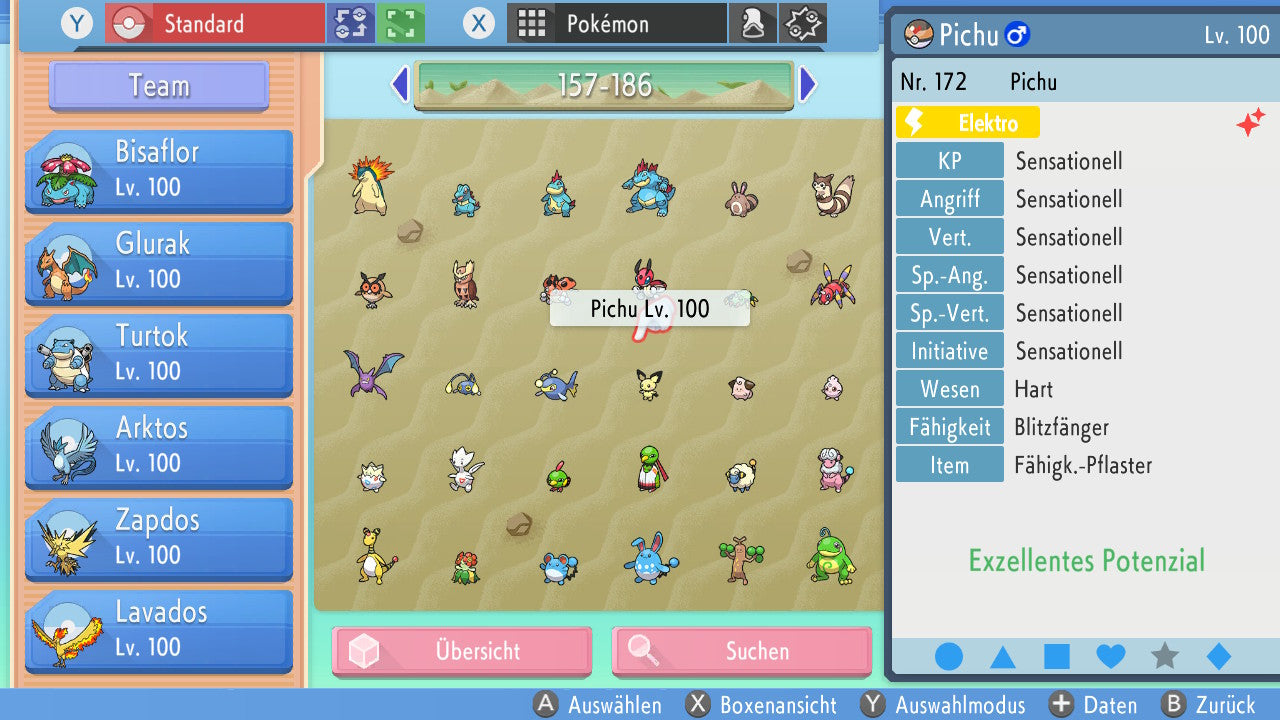
Task: Toggle the blue circle marking
Action: pos(949,657)
